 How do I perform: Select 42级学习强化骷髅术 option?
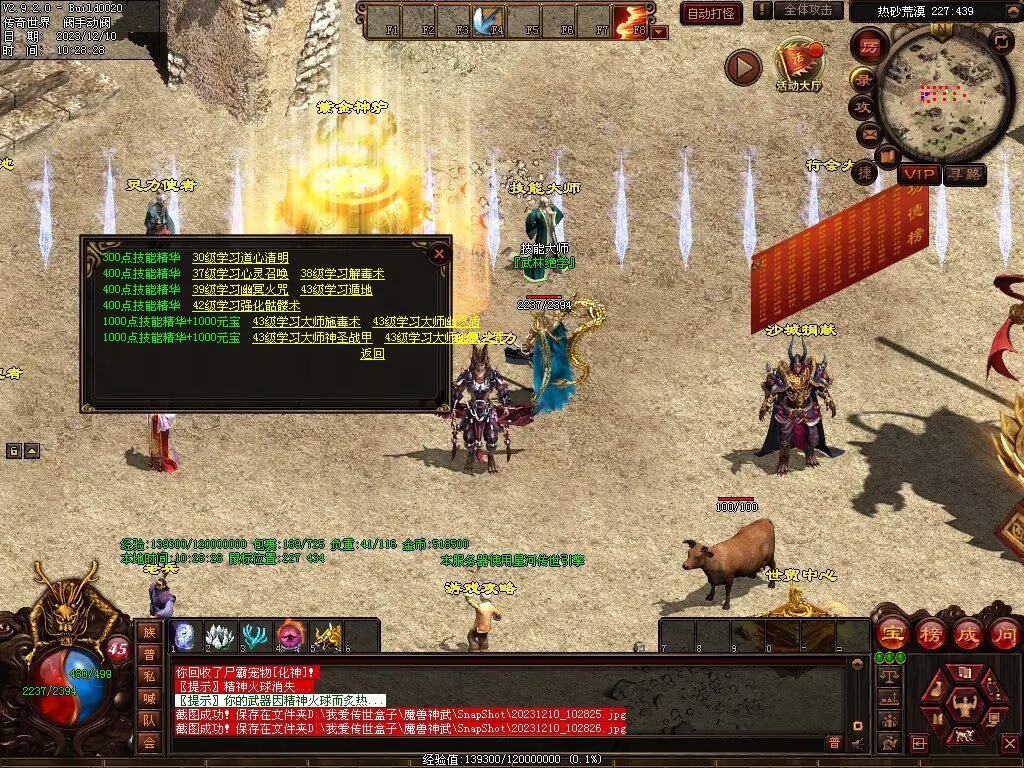pos(246,306)
